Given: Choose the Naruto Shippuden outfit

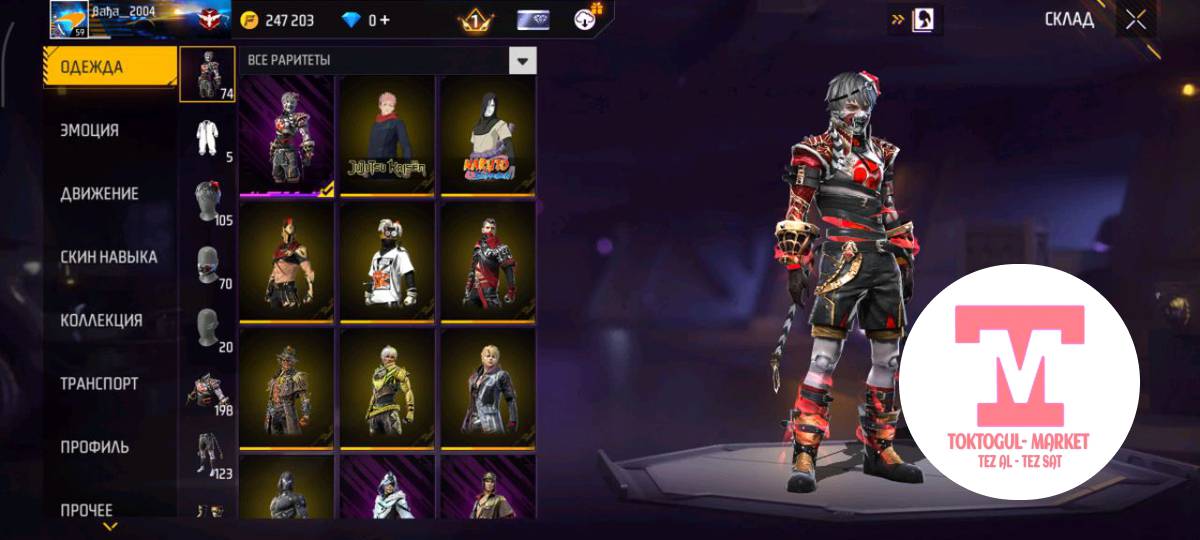Looking at the screenshot, I should click(x=488, y=134).
